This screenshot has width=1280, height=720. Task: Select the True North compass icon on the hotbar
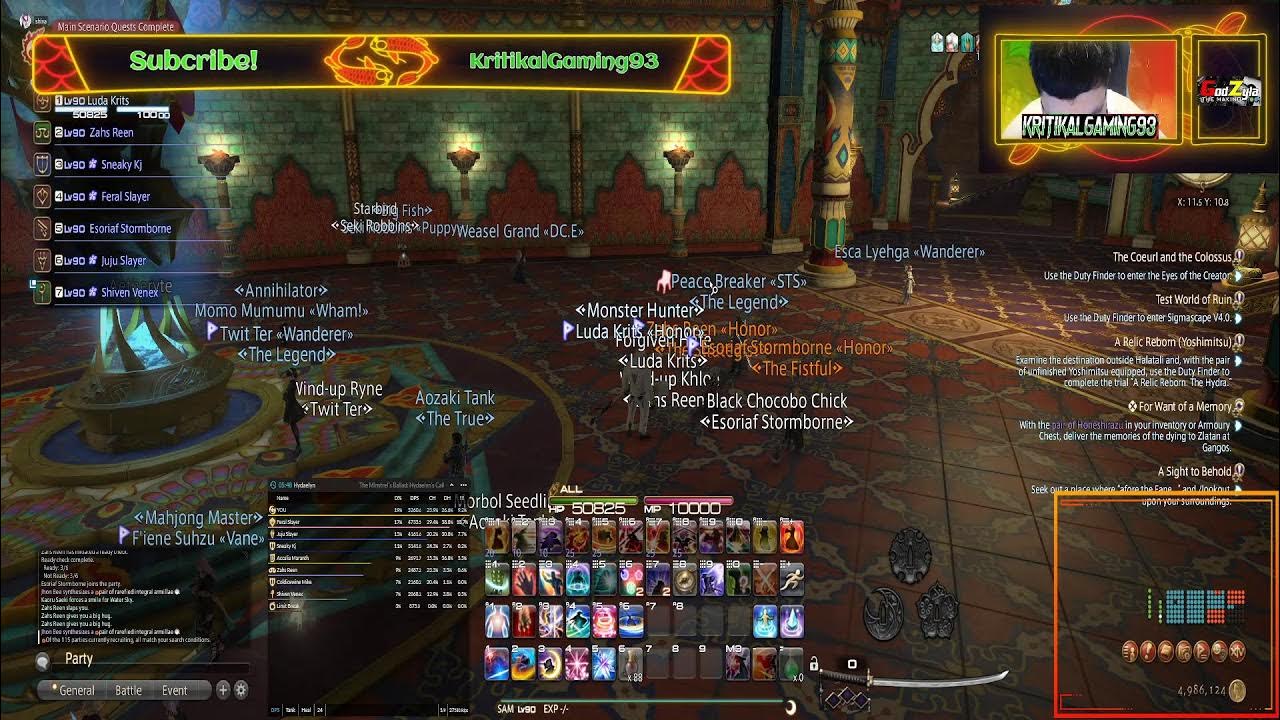(682, 581)
